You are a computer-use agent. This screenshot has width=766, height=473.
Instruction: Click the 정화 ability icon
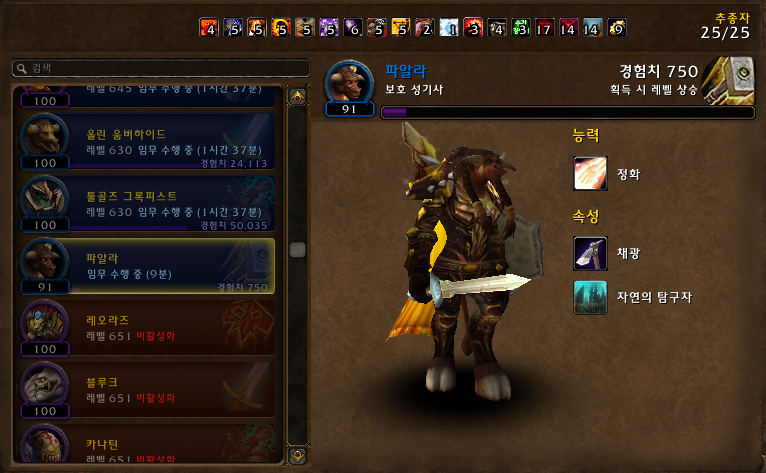coord(590,173)
